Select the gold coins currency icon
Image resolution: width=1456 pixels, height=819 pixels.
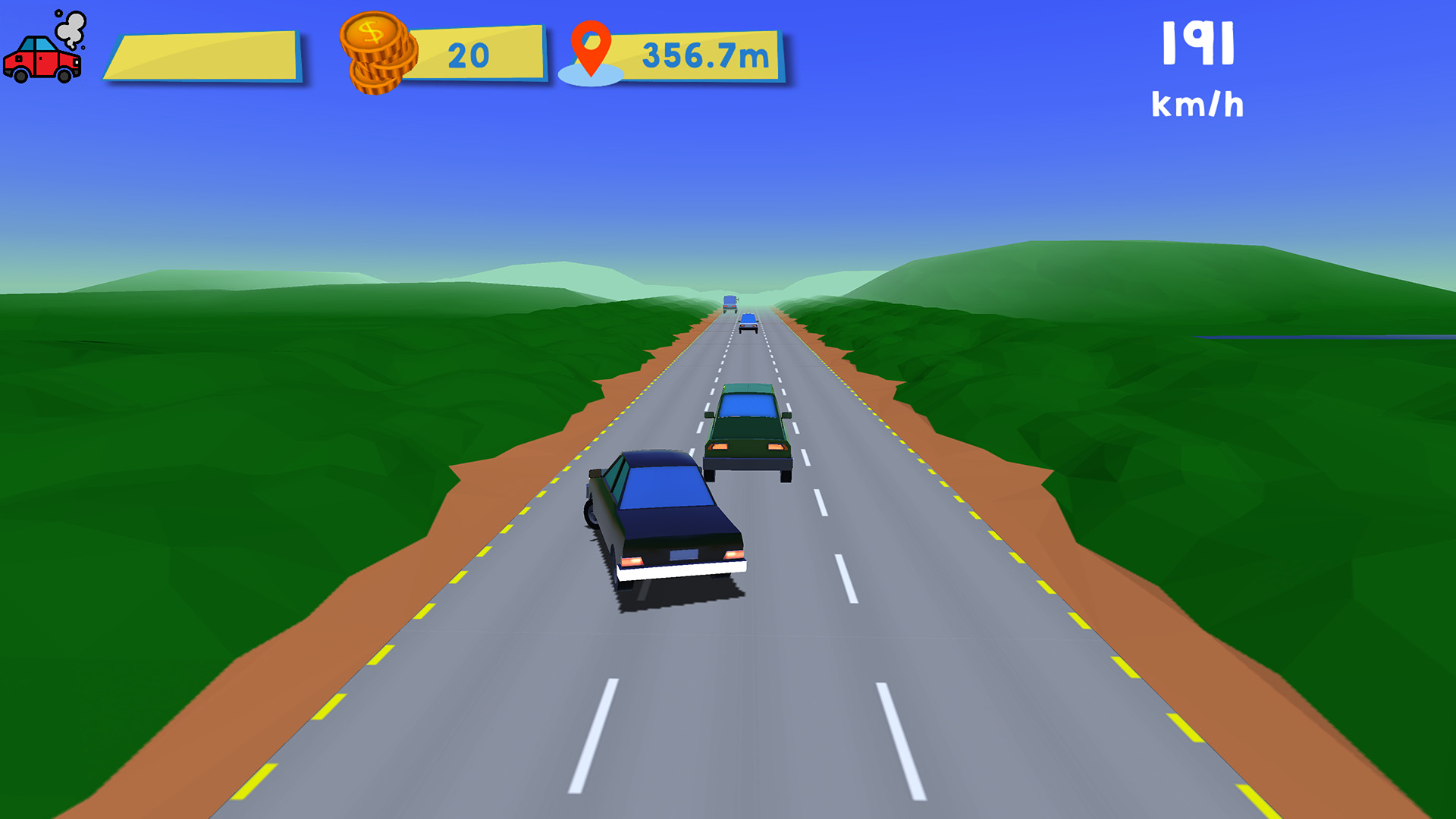tap(375, 53)
